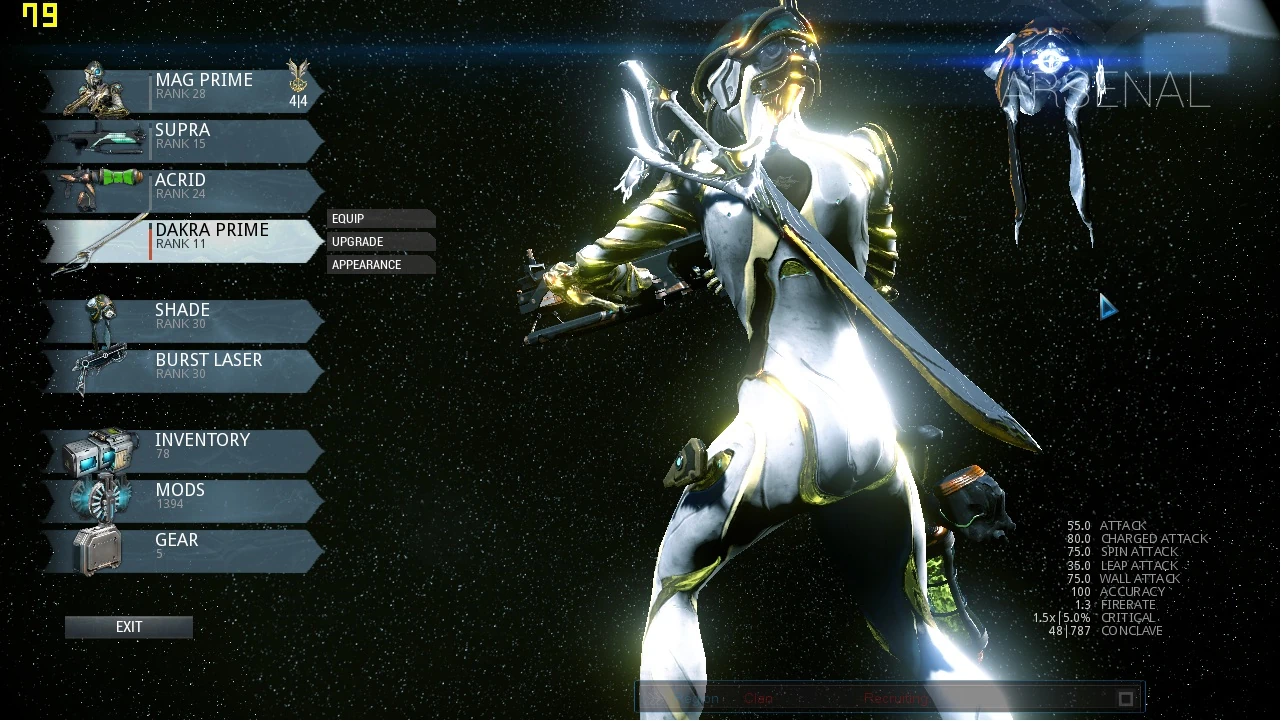Choose the Acrid secondary weapon entry
The width and height of the screenshot is (1281, 721).
click(185, 190)
